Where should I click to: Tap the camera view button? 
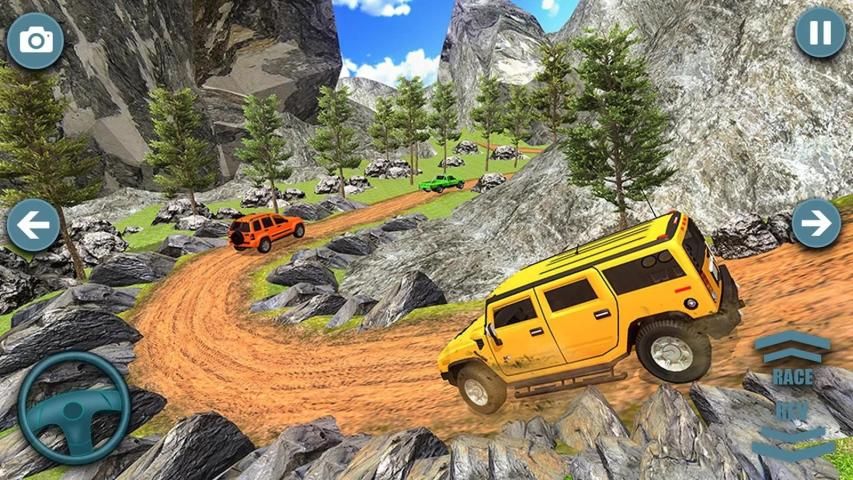click(36, 41)
